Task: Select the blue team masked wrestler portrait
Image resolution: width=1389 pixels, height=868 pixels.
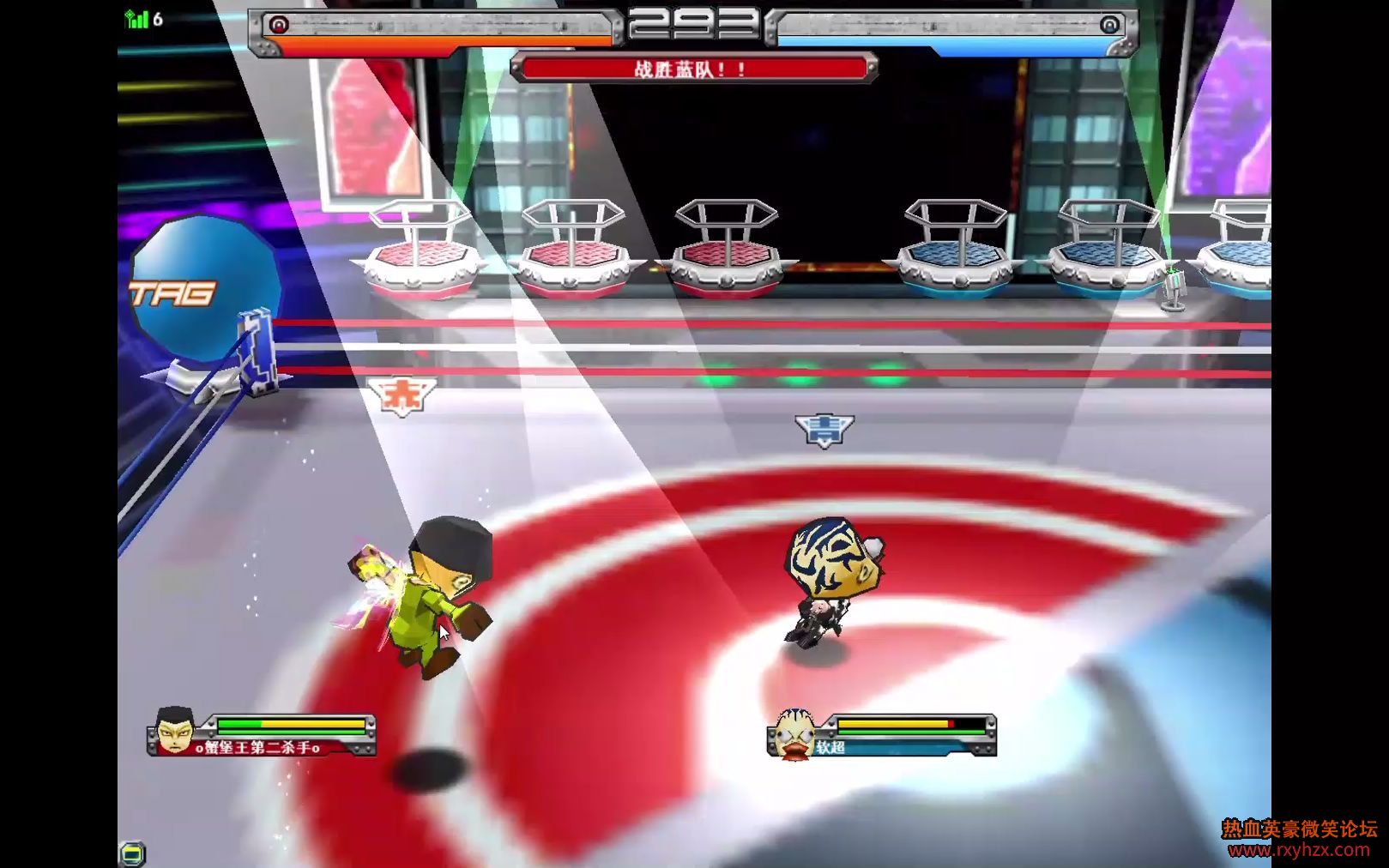Action: (x=794, y=734)
